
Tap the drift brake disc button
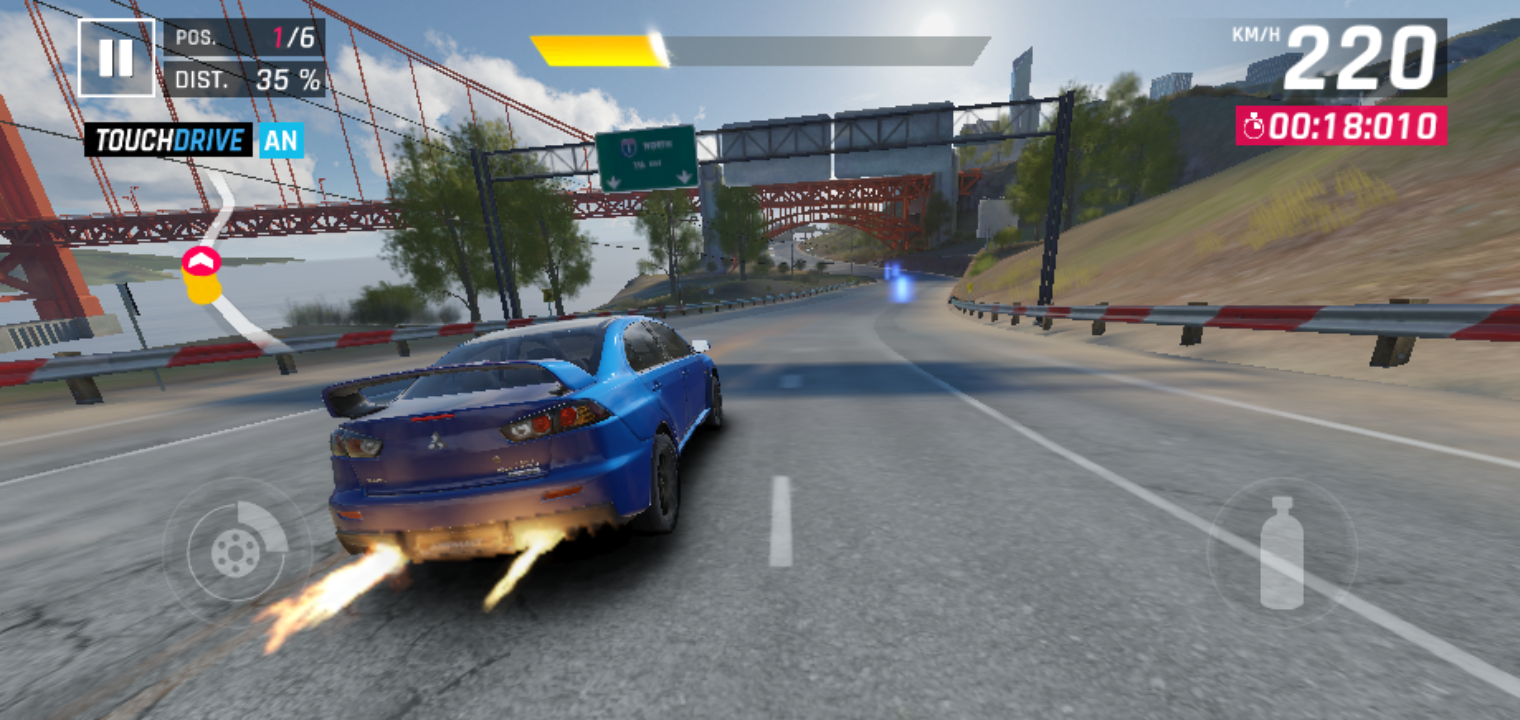tap(237, 551)
